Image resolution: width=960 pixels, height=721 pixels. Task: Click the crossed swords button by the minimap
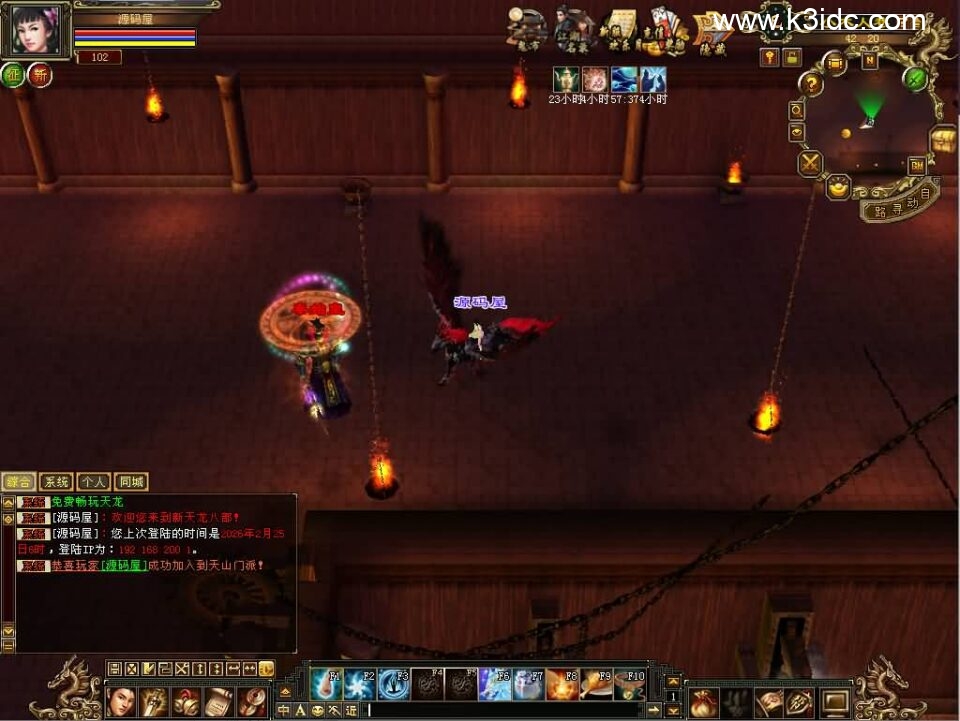coord(809,163)
